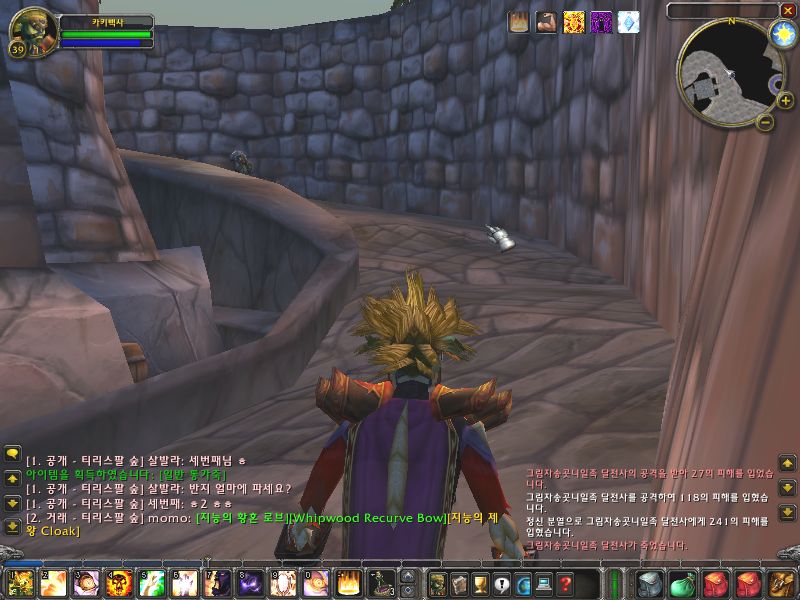
Task: Click the Whipwood Recurve Bow chat link
Action: tap(366, 517)
